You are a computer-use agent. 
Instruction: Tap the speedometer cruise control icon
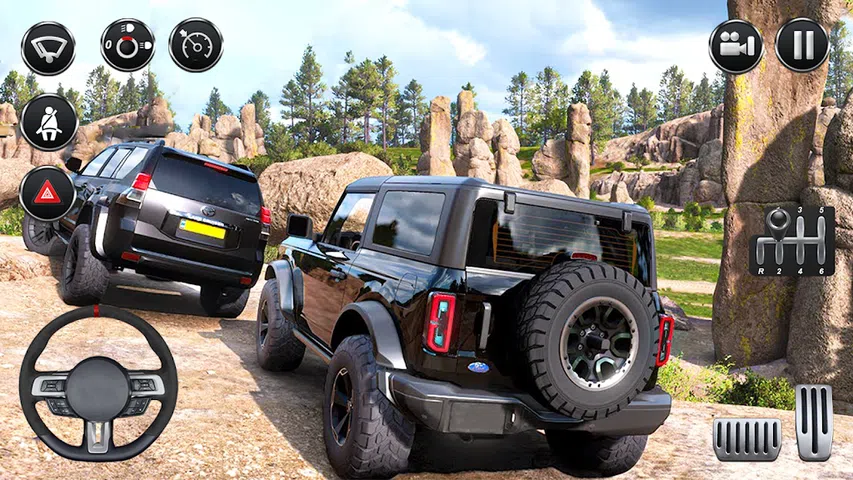[196, 45]
